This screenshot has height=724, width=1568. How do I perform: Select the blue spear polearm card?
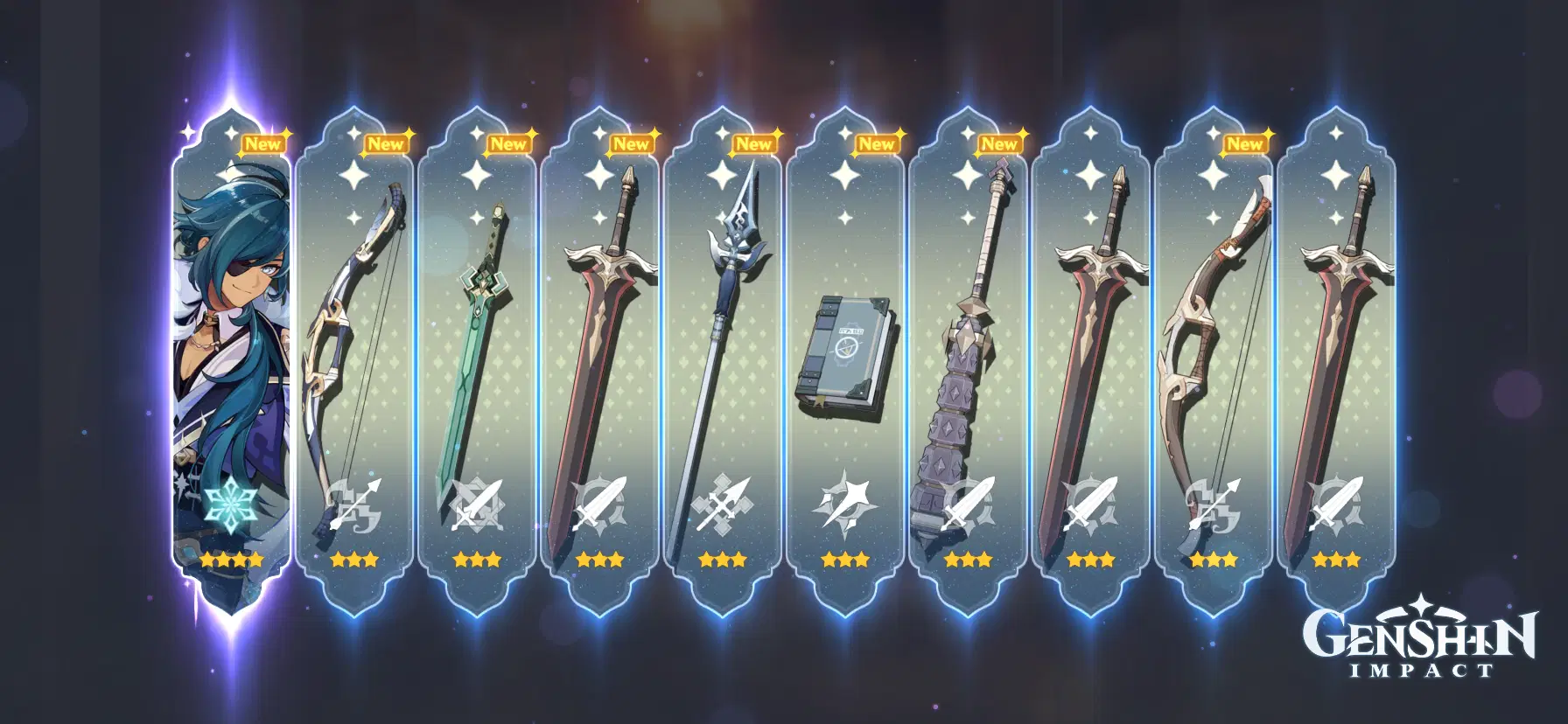[x=721, y=350]
